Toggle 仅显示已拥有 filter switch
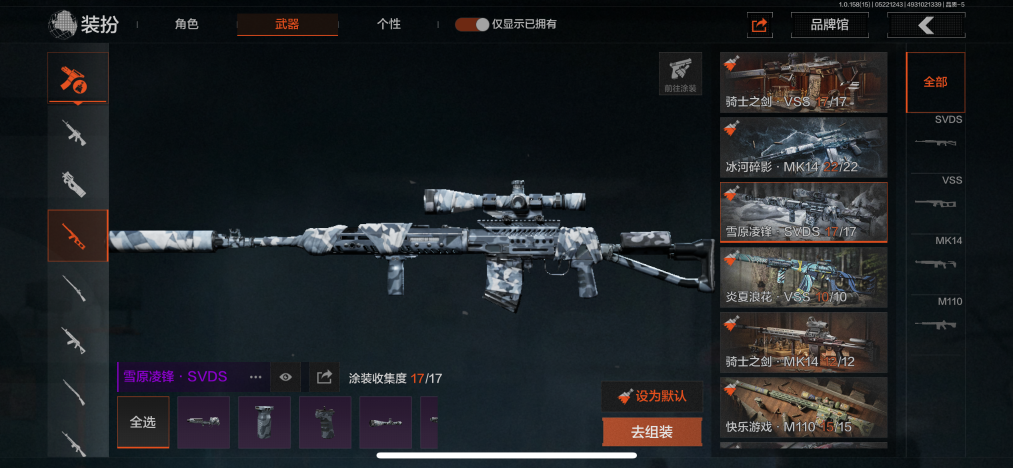 (471, 24)
